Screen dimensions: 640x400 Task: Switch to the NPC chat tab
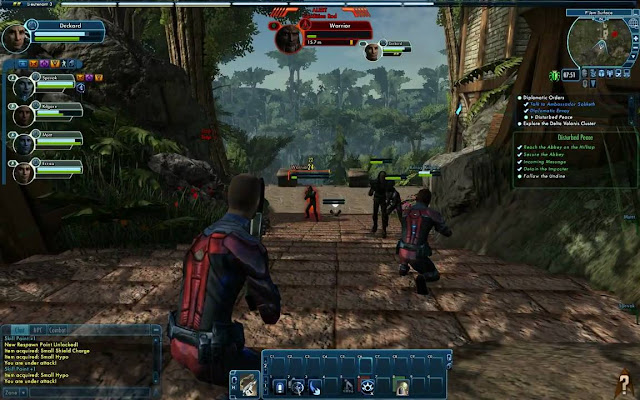37,328
